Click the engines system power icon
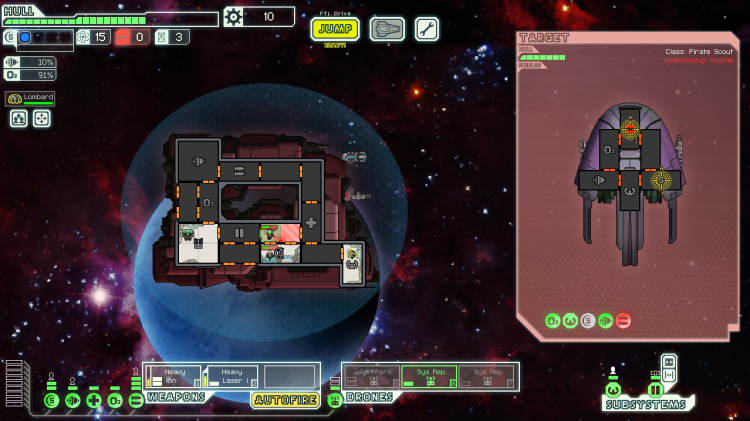The height and width of the screenshot is (421, 750). 72,400
